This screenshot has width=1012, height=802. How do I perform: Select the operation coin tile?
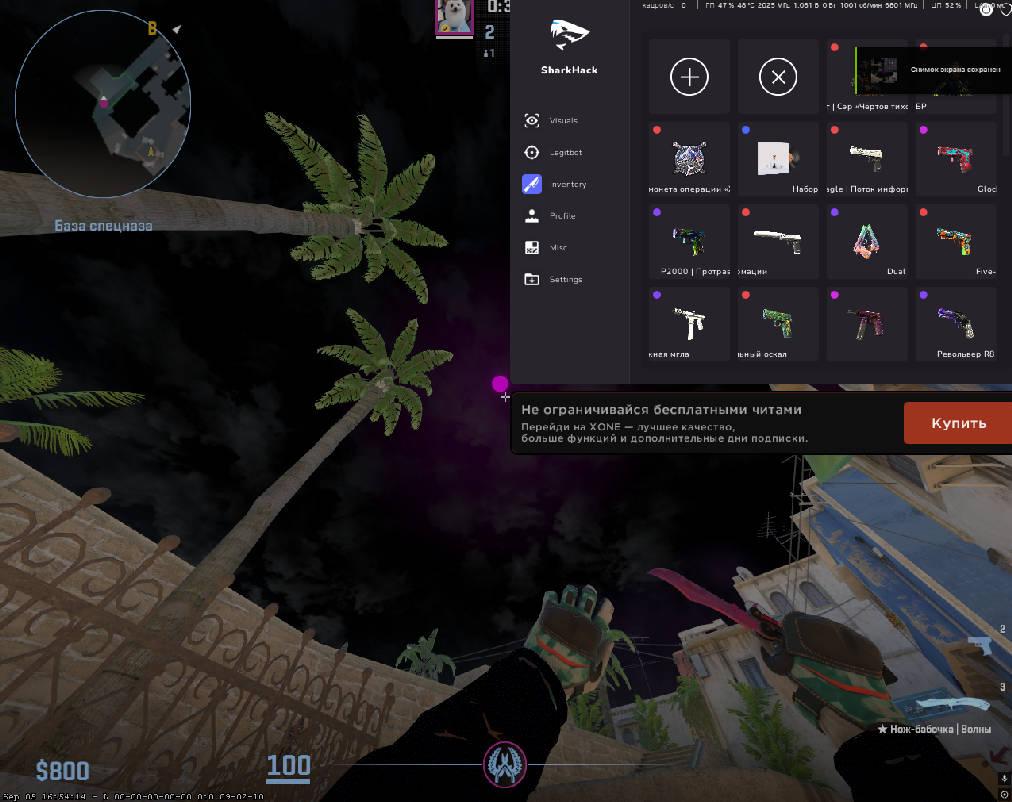click(689, 159)
